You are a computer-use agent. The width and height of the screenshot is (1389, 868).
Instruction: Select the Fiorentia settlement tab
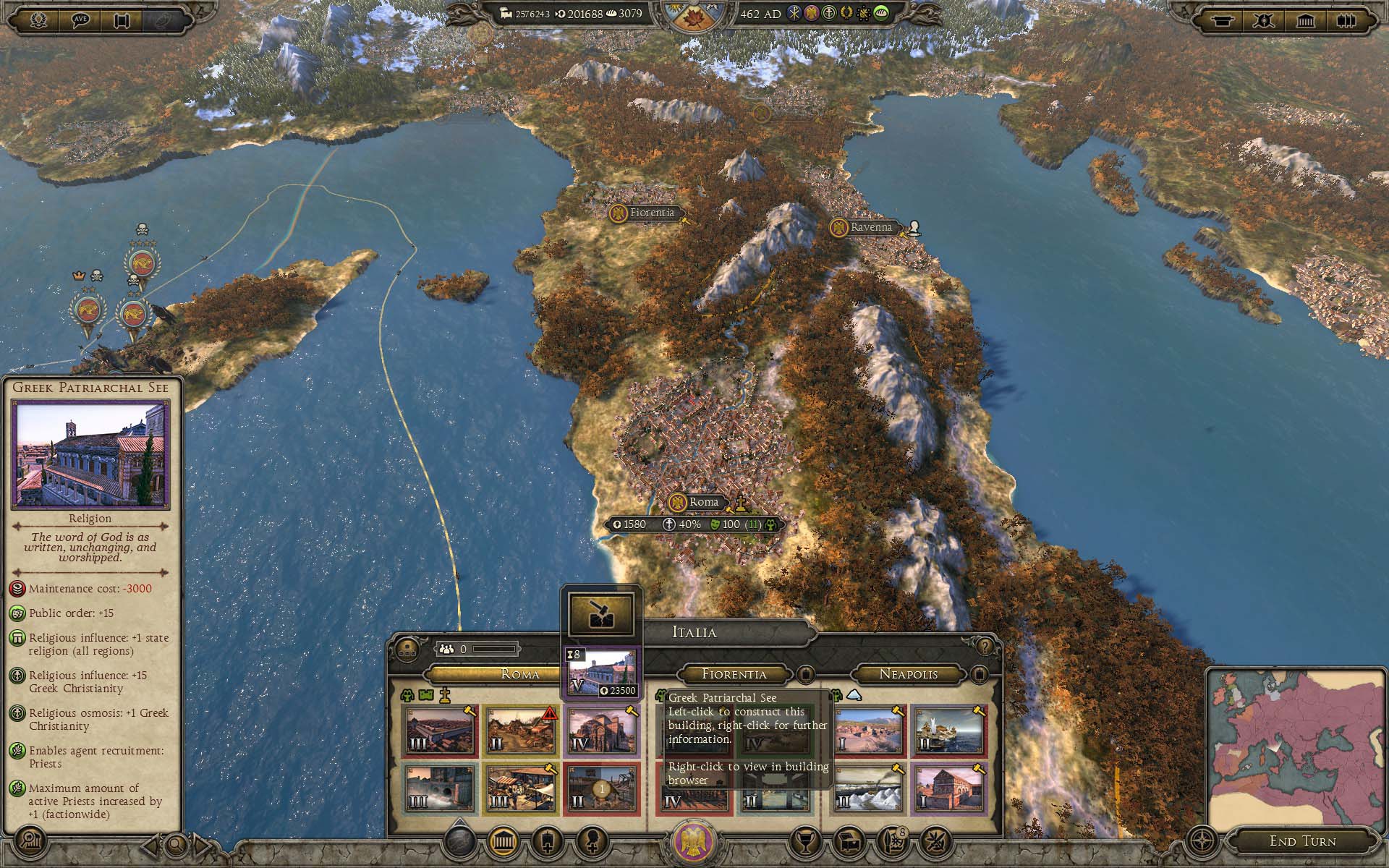click(x=734, y=674)
